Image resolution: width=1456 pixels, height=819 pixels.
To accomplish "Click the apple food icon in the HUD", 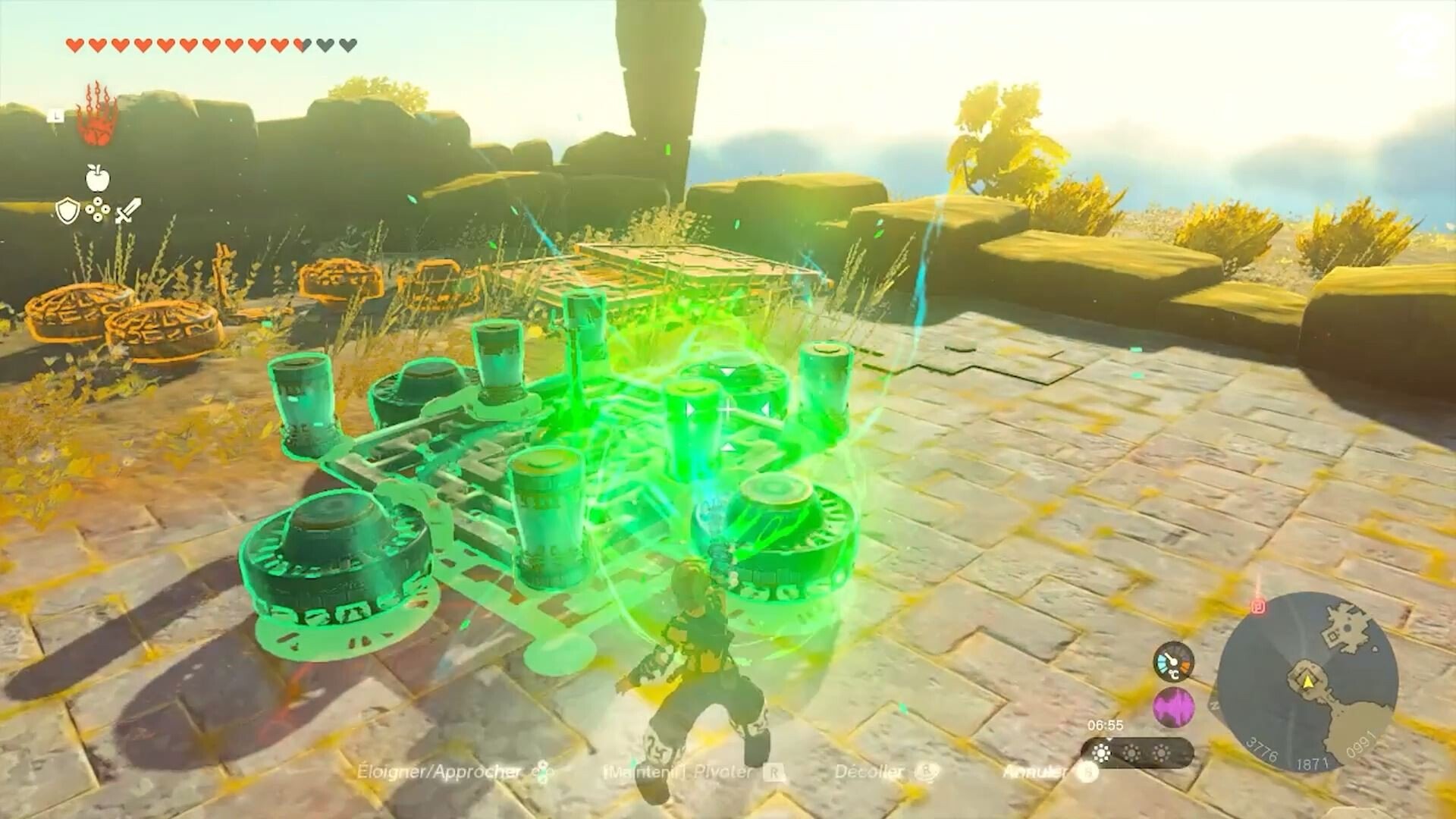I will 98,177.
